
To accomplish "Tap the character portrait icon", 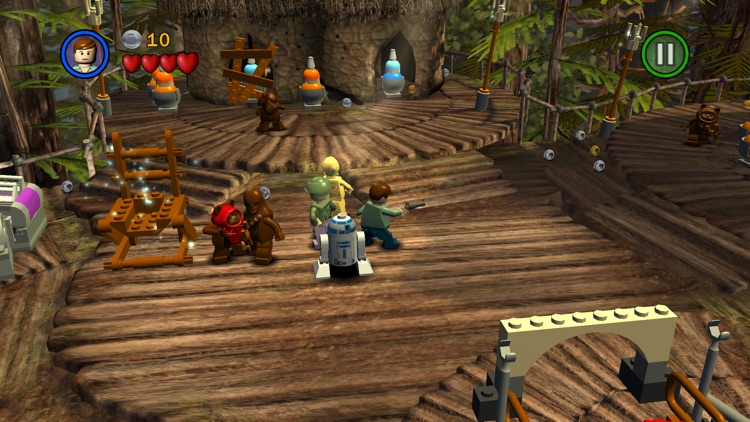I will pyautogui.click(x=85, y=53).
